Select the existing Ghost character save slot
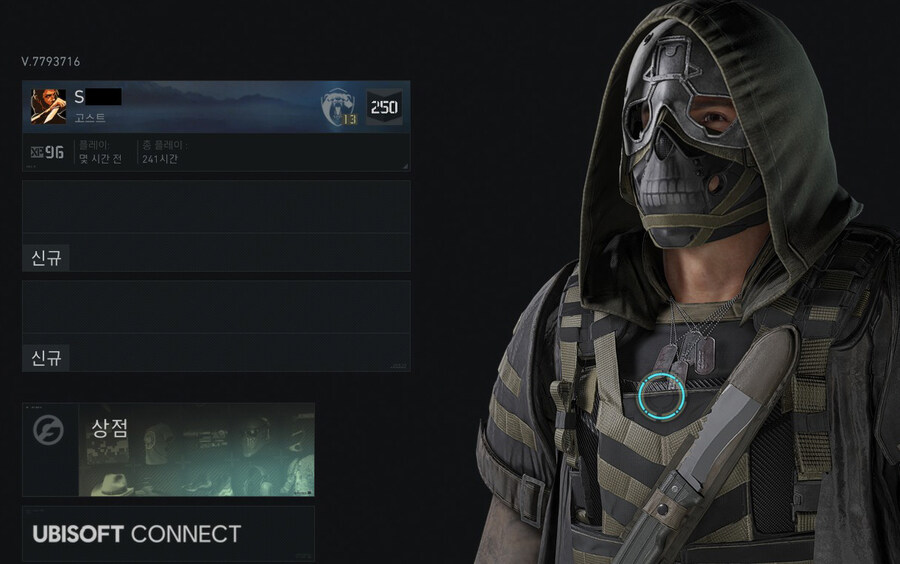The image size is (900, 564). tap(215, 126)
